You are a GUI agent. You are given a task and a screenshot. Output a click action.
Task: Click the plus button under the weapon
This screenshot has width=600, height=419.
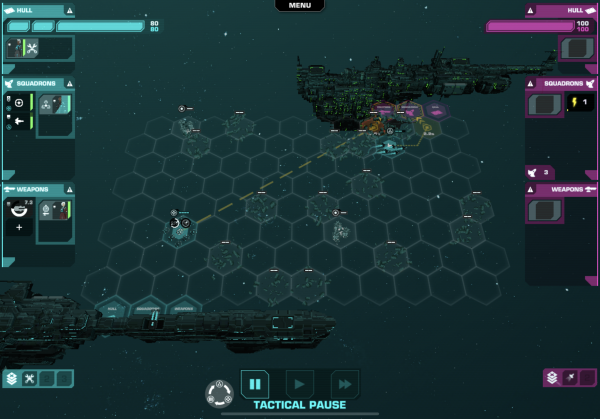coord(18,228)
